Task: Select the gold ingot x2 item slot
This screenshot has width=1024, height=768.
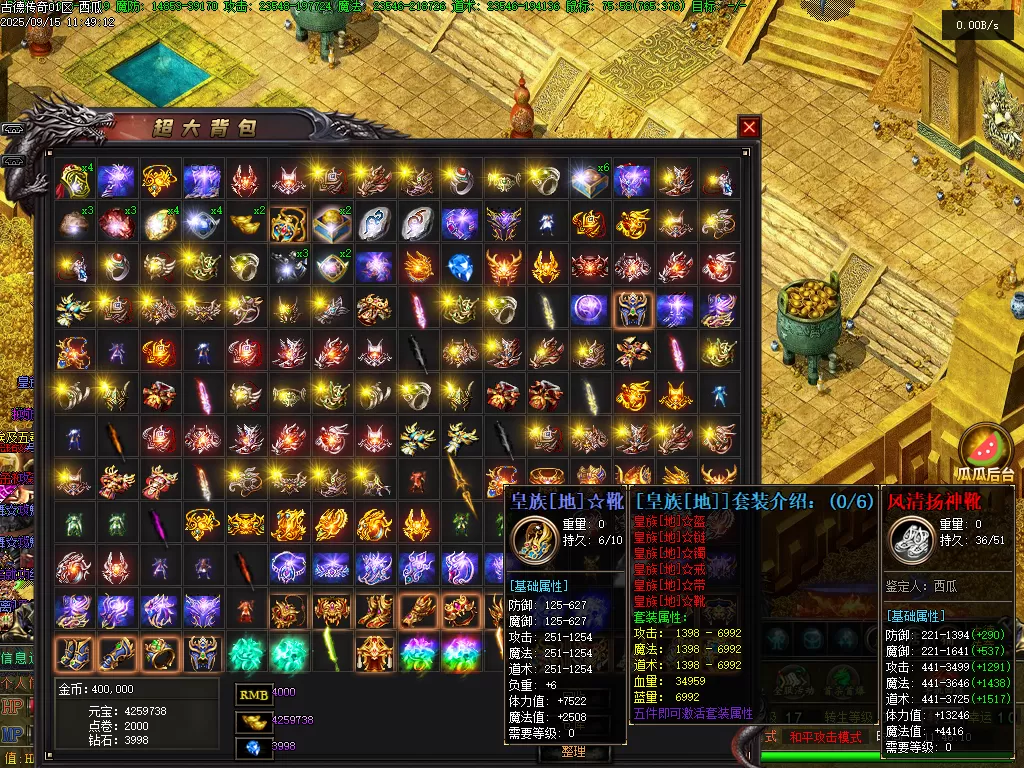Action: [246, 223]
